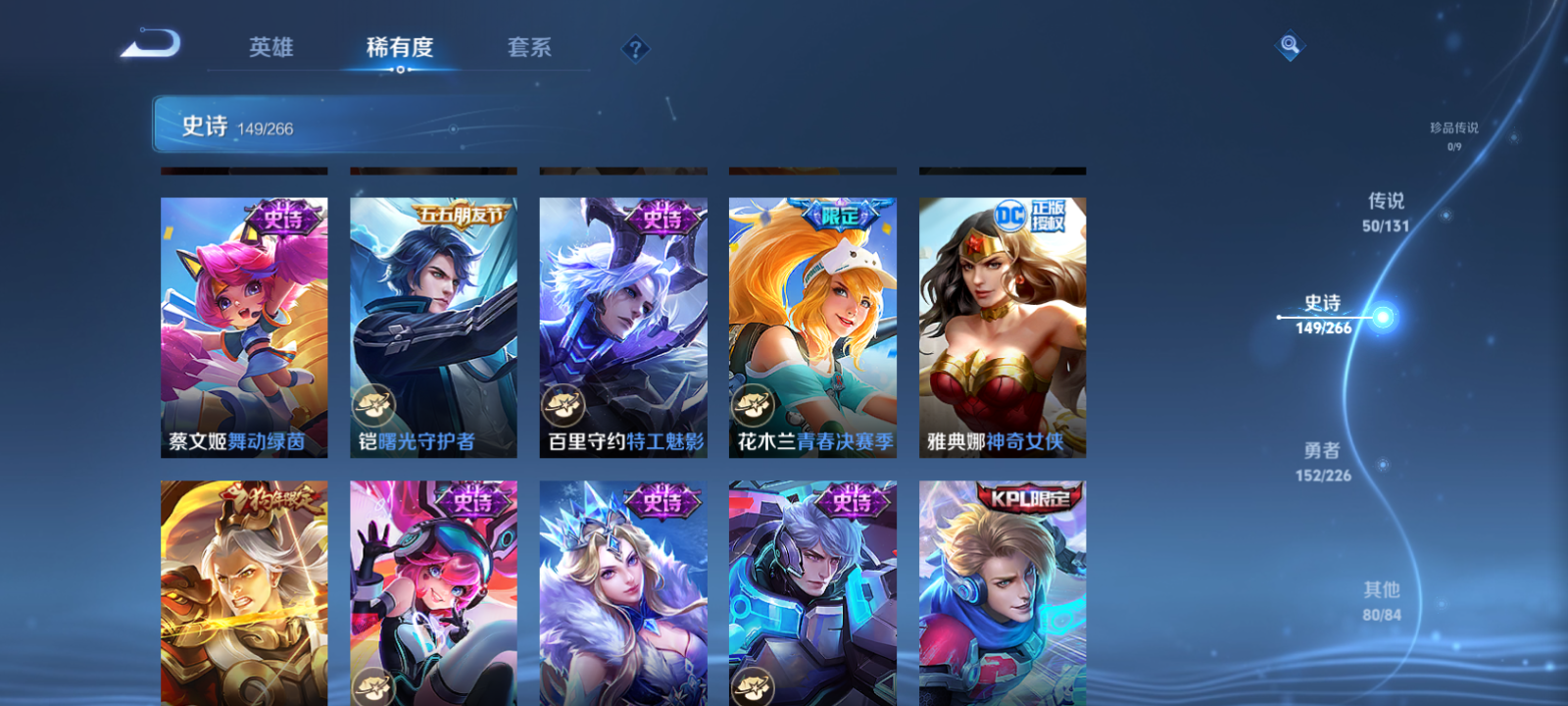Click the fragment icon on 蔡文姬 skin card
The width and height of the screenshot is (1568, 706).
pos(181,404)
